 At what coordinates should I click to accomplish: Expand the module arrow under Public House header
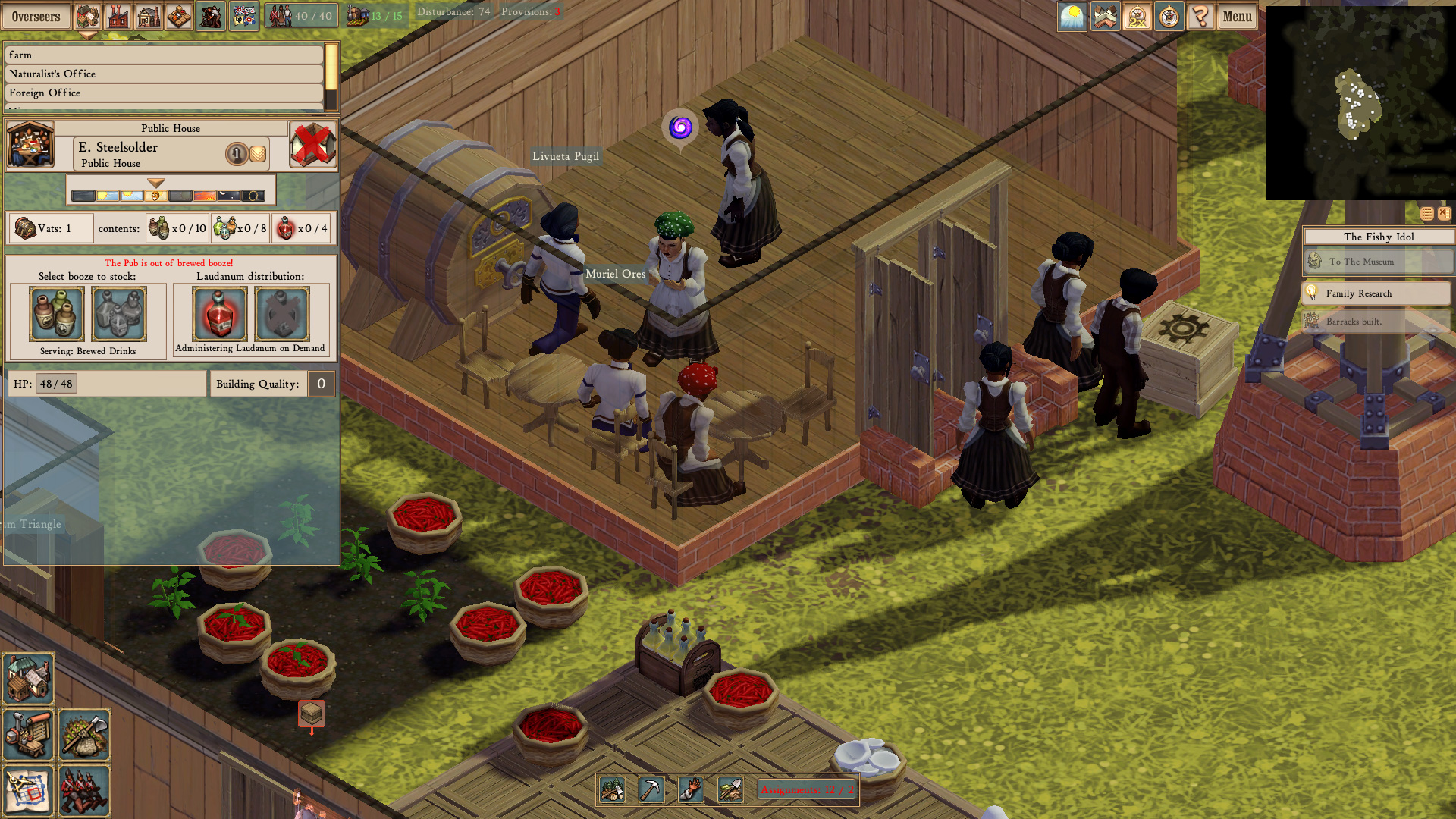[x=155, y=183]
